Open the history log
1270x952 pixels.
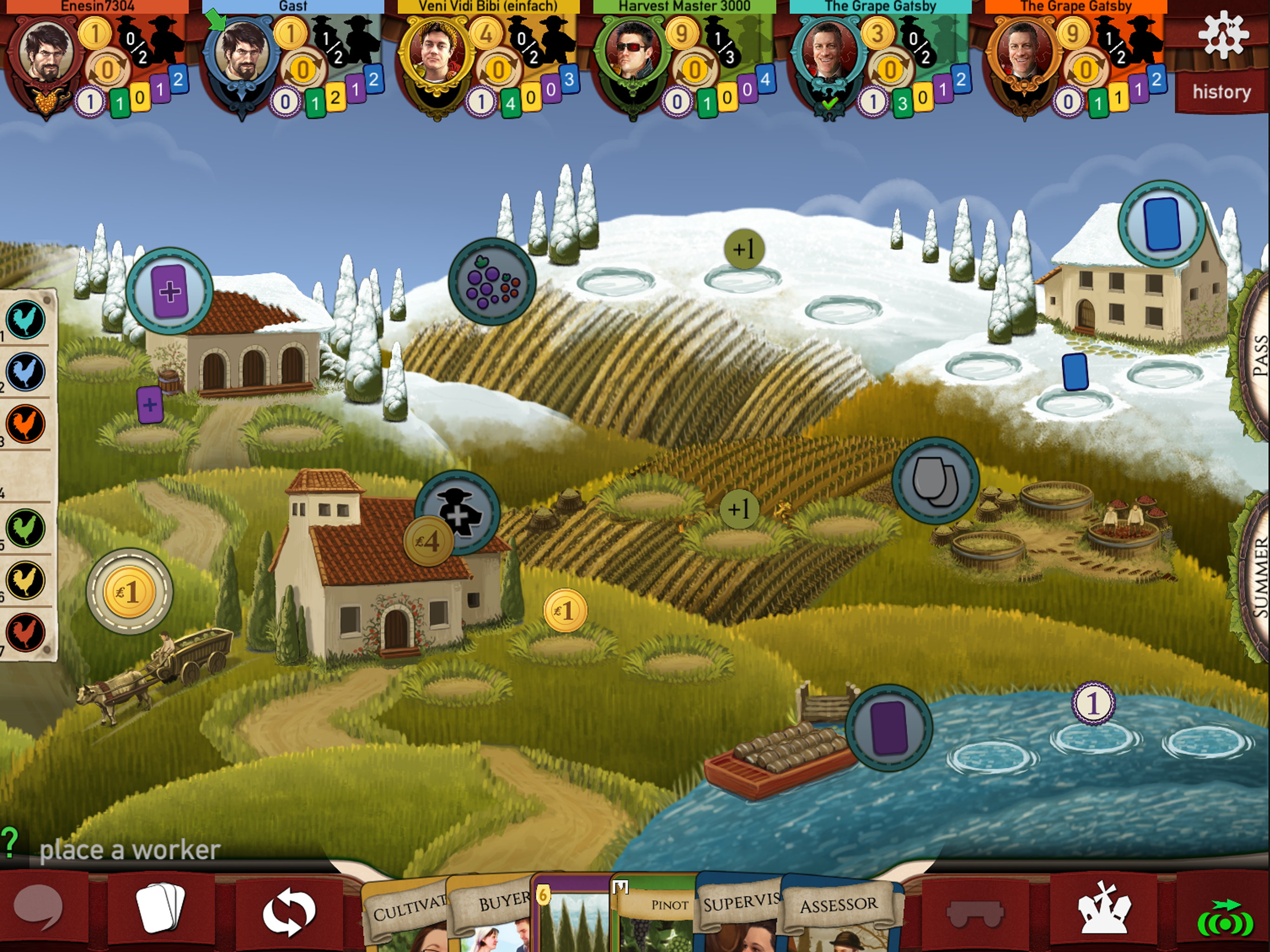pyautogui.click(x=1221, y=92)
